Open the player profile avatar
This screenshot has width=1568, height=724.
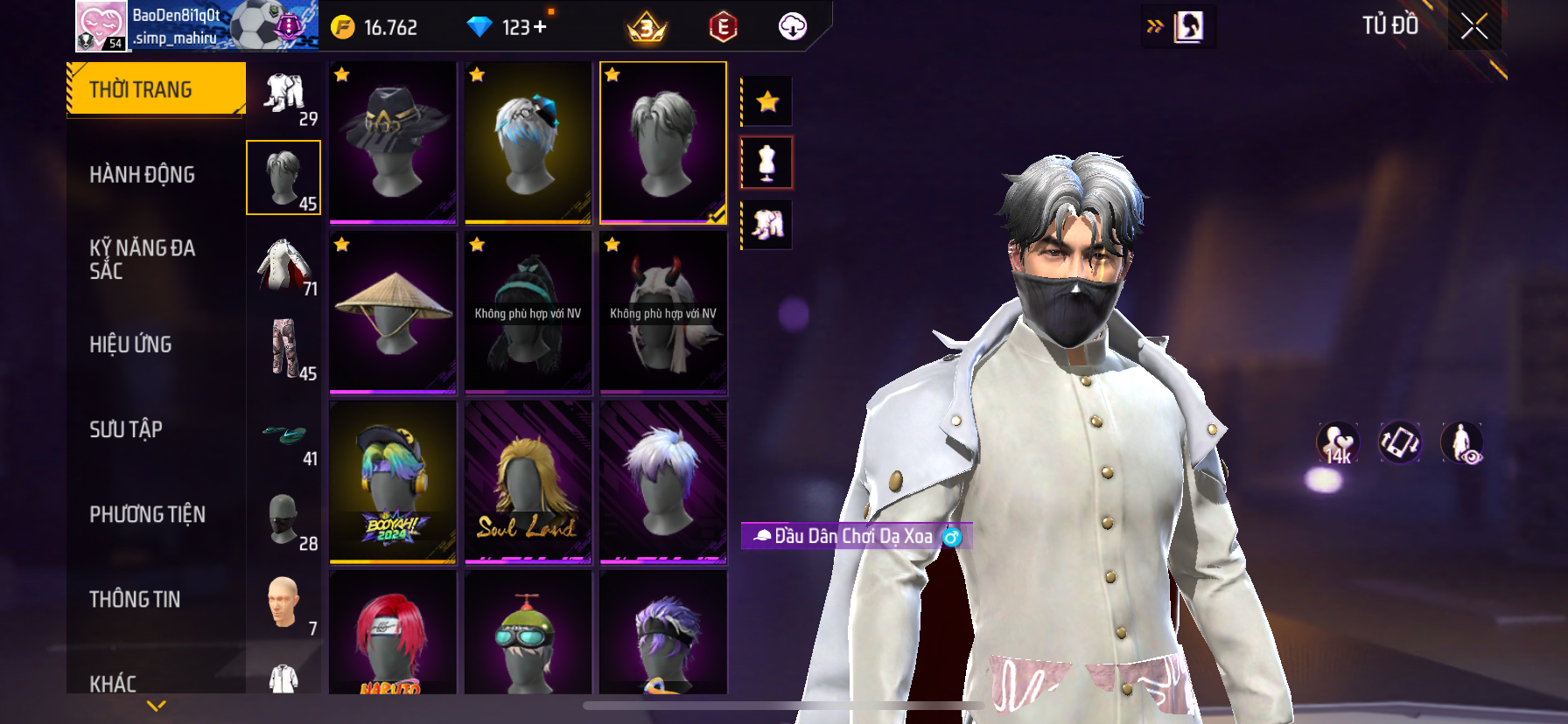pos(101,26)
